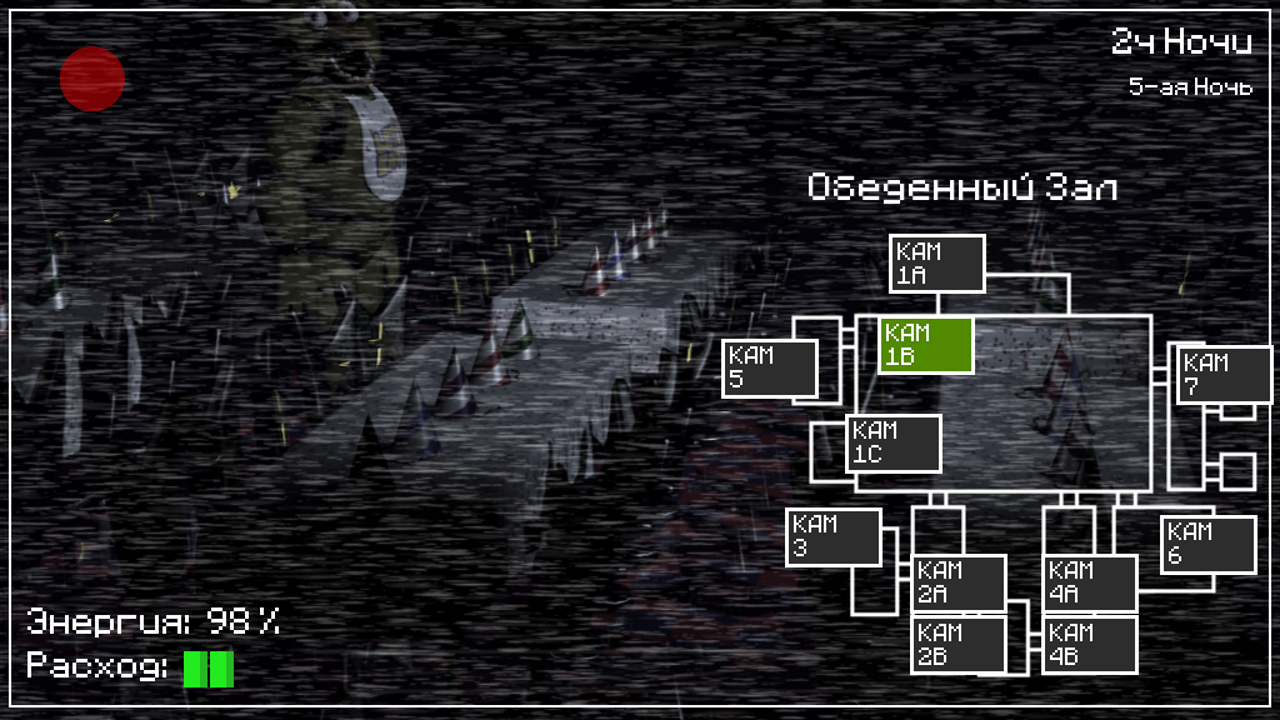This screenshot has width=1280, height=720.
Task: Click the Обеденный Зал room label
Action: pyautogui.click(x=963, y=188)
